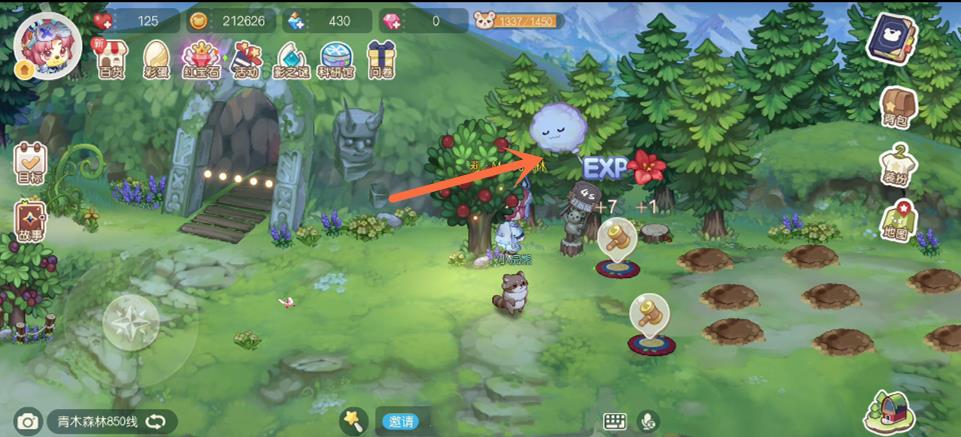Open the 地图 map
961x437 pixels.
(897, 222)
